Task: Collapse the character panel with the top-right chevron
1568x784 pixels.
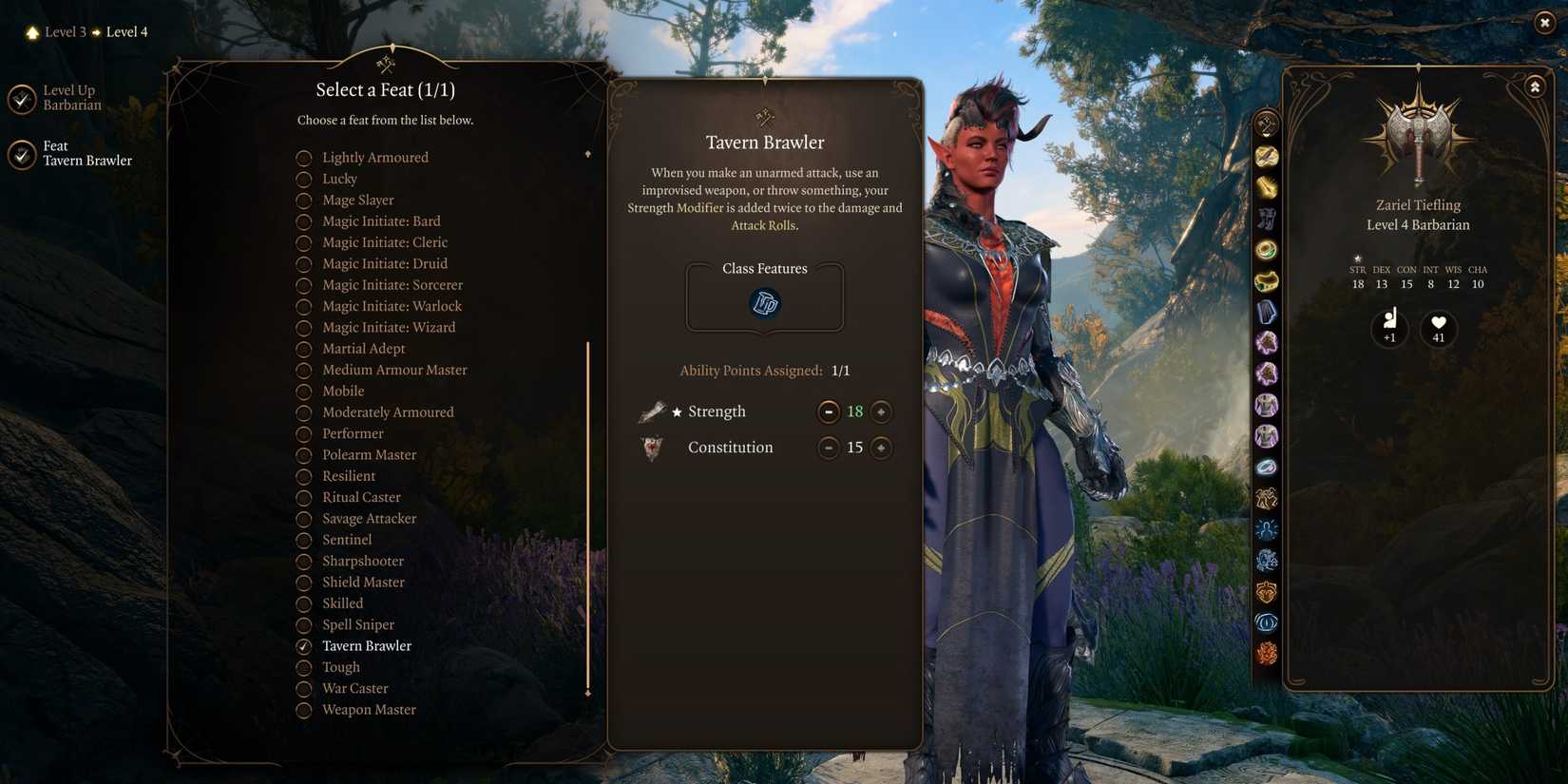Action: [x=1536, y=86]
